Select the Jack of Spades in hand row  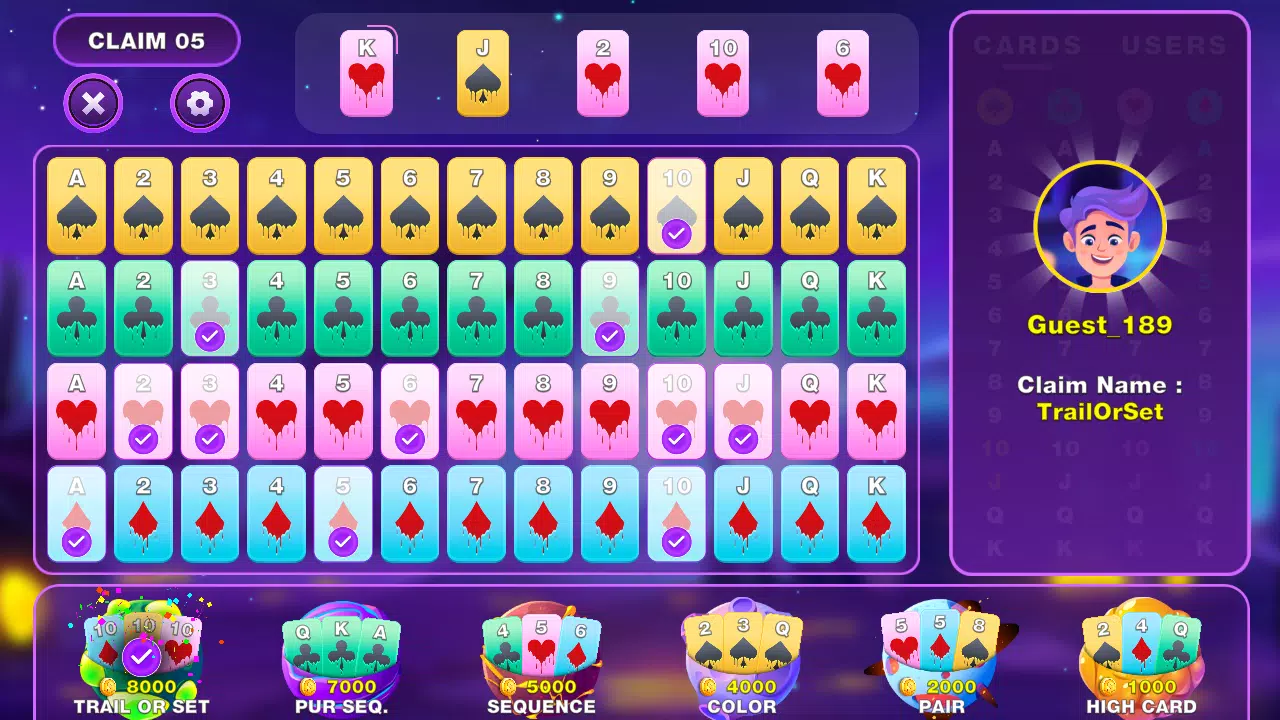coord(484,75)
